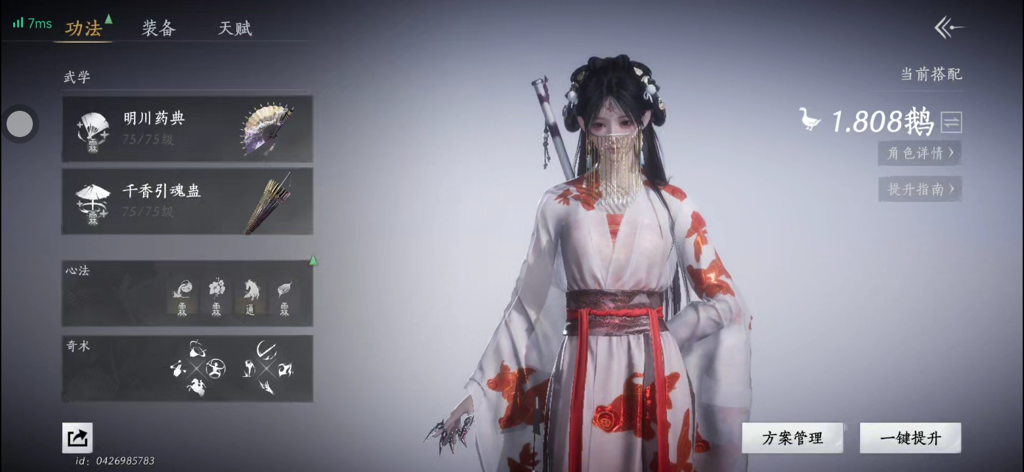Screen dimensions: 1024x472
Task: Select the flower 心法 icon
Action: point(216,297)
